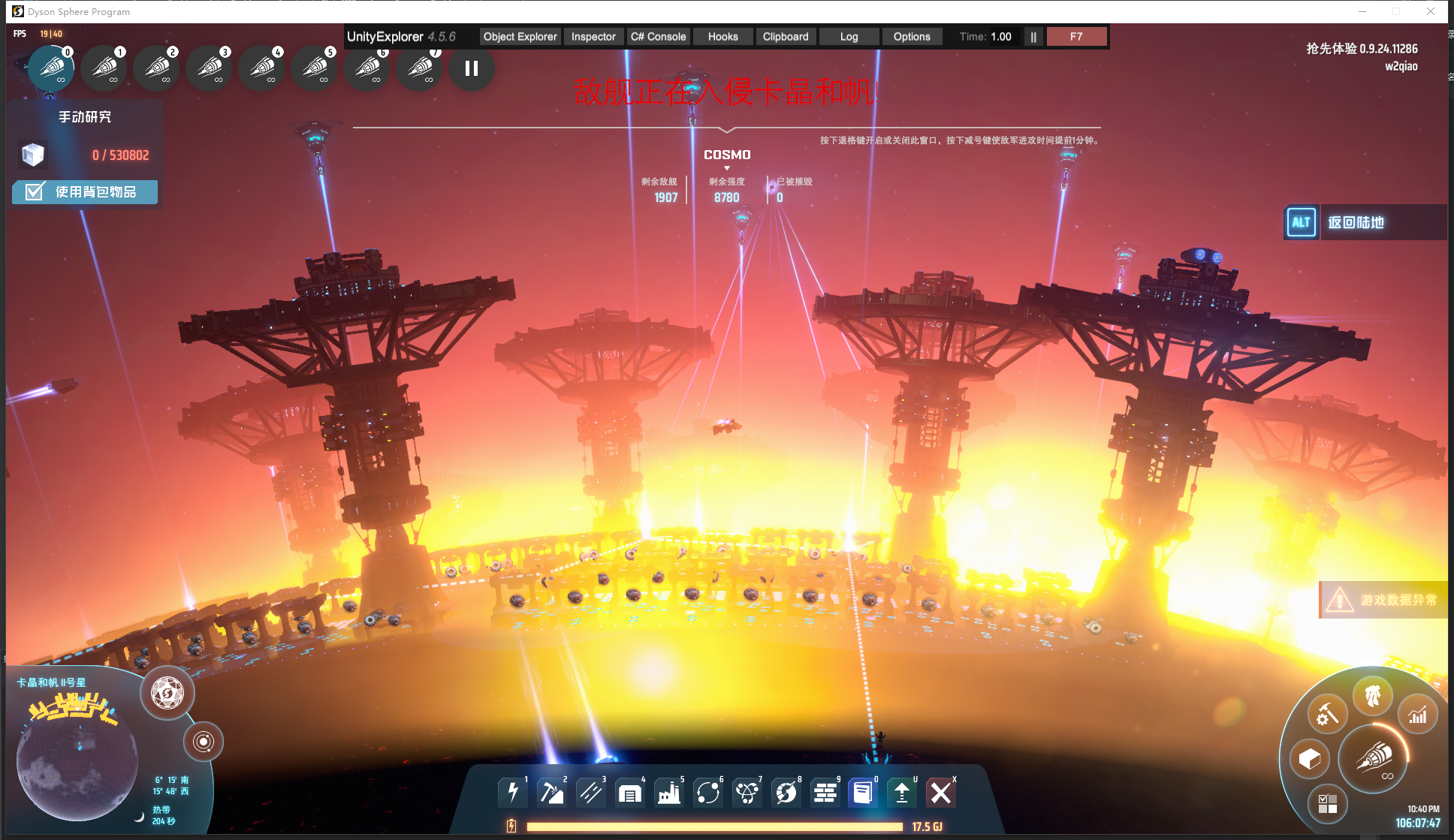Select the power lightning-bolt build category
The image size is (1454, 840).
pos(513,792)
